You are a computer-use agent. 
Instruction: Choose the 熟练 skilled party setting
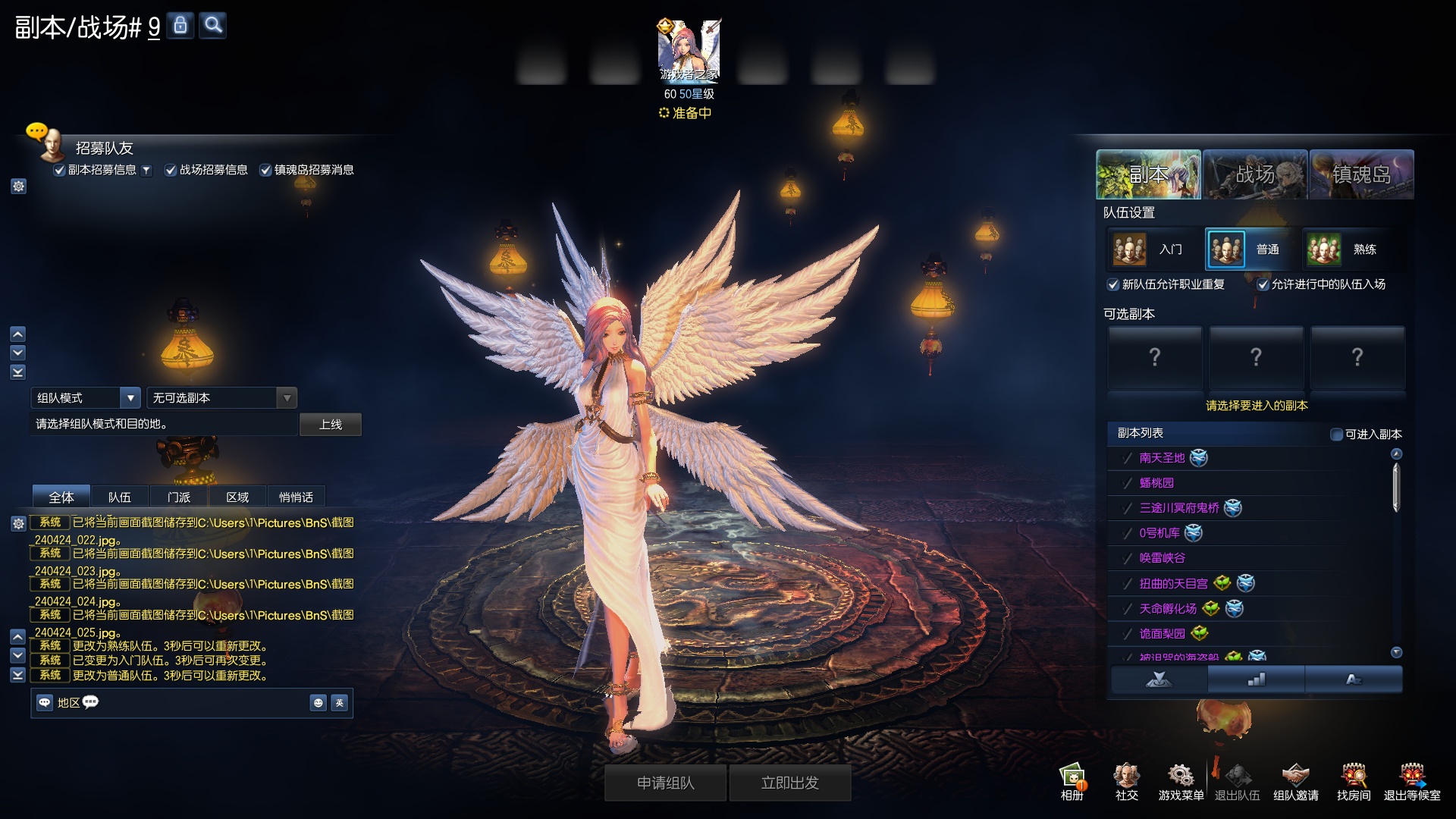pyautogui.click(x=1347, y=249)
